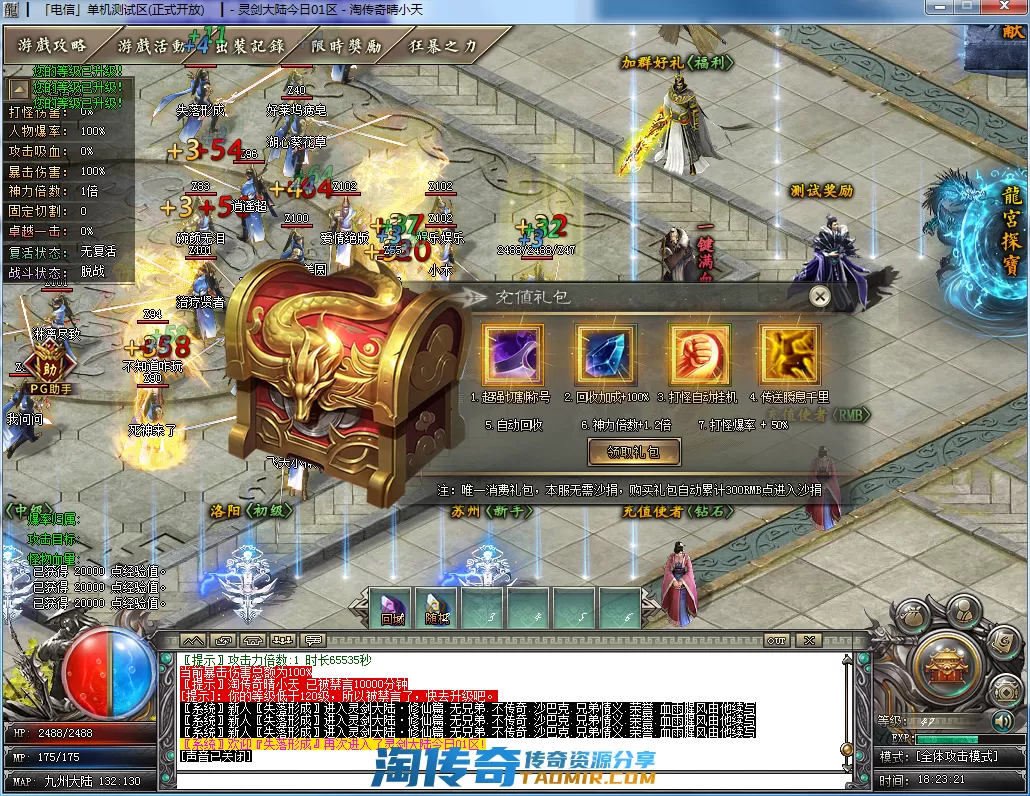Open the 游戲活動 events tab

pyautogui.click(x=150, y=46)
